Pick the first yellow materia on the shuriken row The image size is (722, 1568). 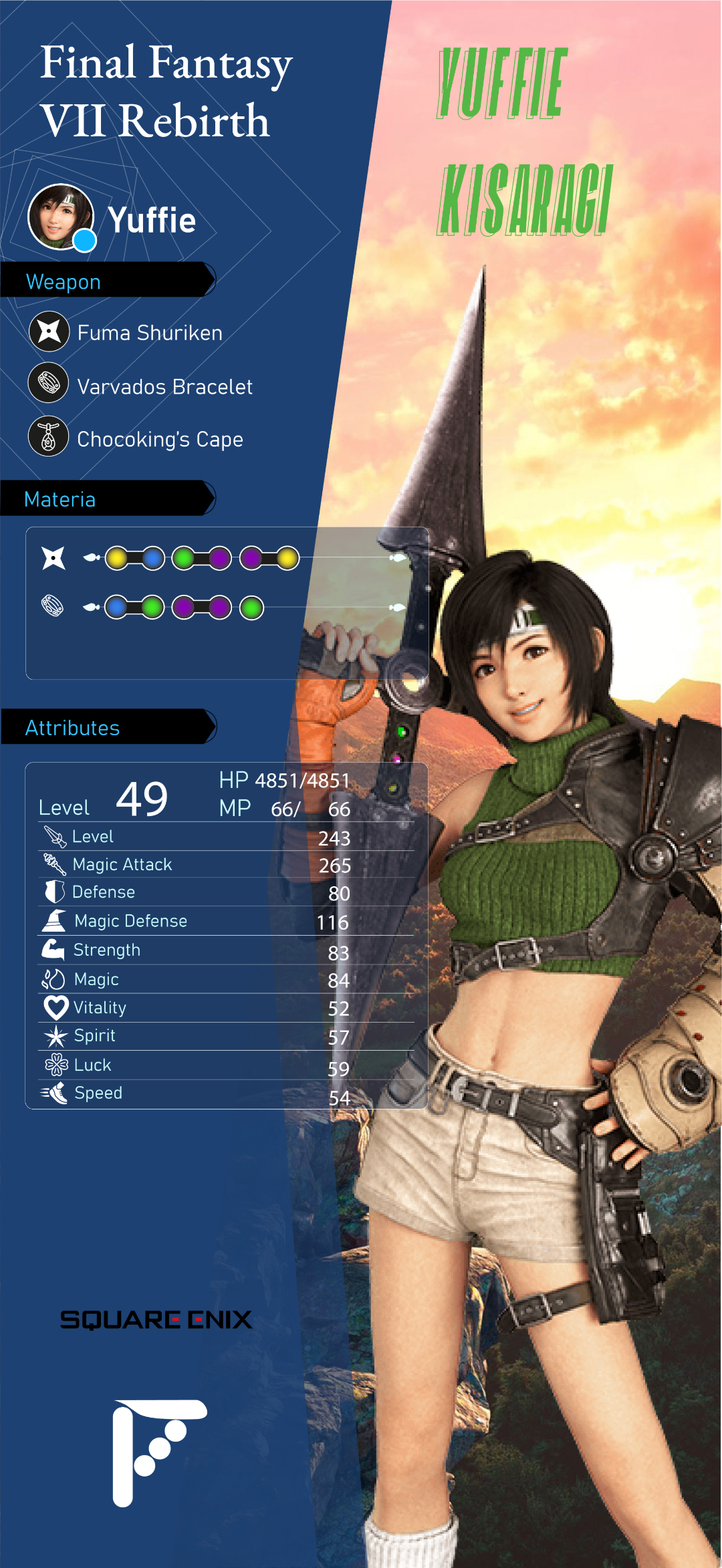tap(117, 558)
